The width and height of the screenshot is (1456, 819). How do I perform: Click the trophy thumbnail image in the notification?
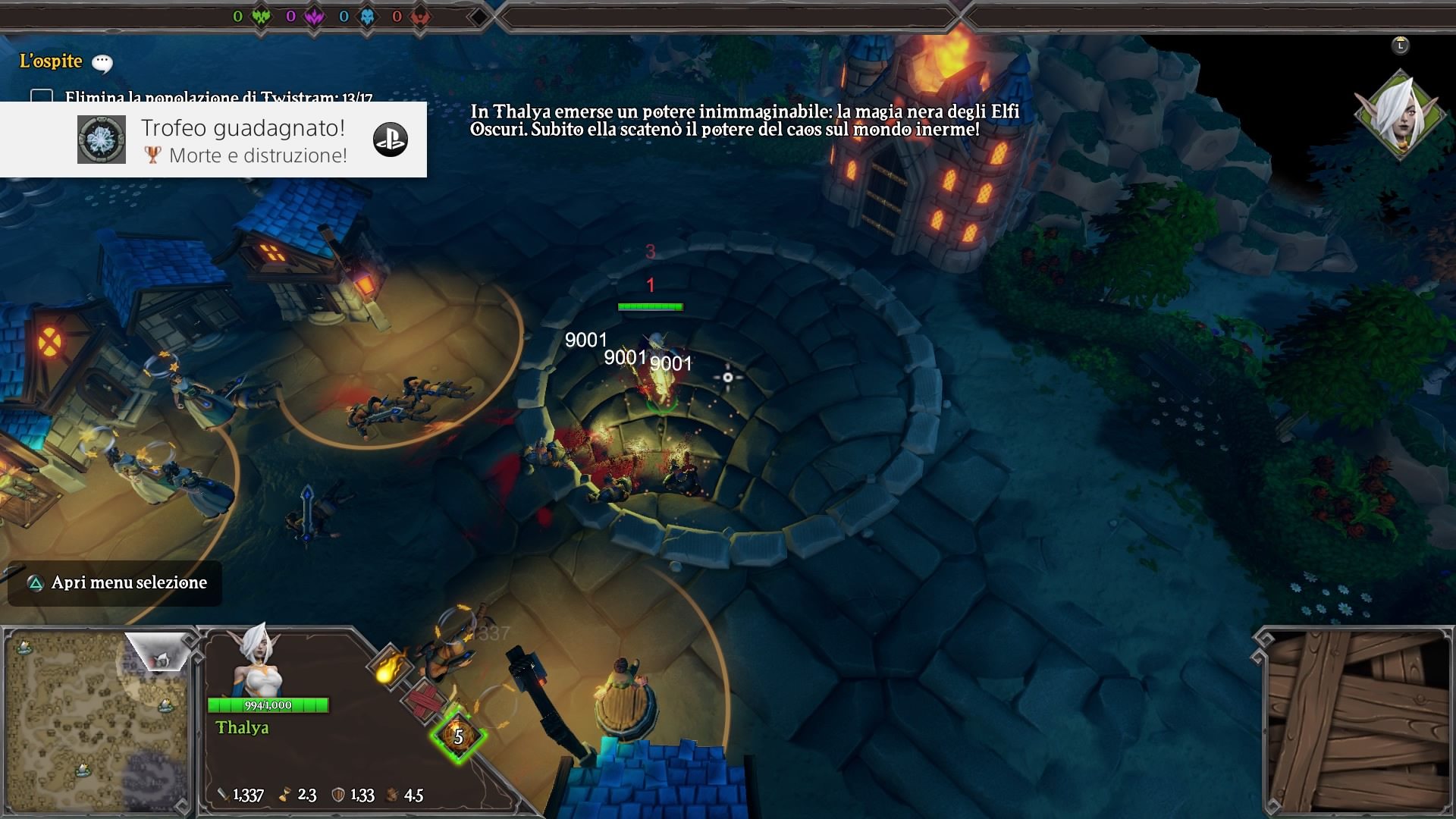point(102,140)
